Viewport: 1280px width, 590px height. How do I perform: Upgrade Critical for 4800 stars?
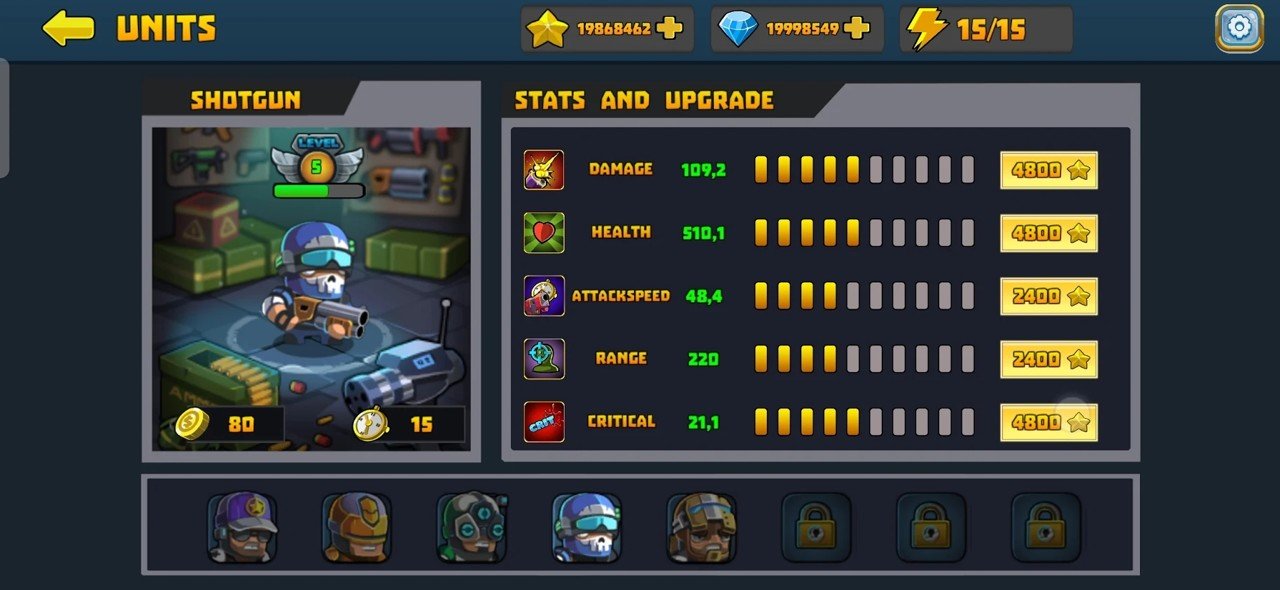pyautogui.click(x=1049, y=422)
